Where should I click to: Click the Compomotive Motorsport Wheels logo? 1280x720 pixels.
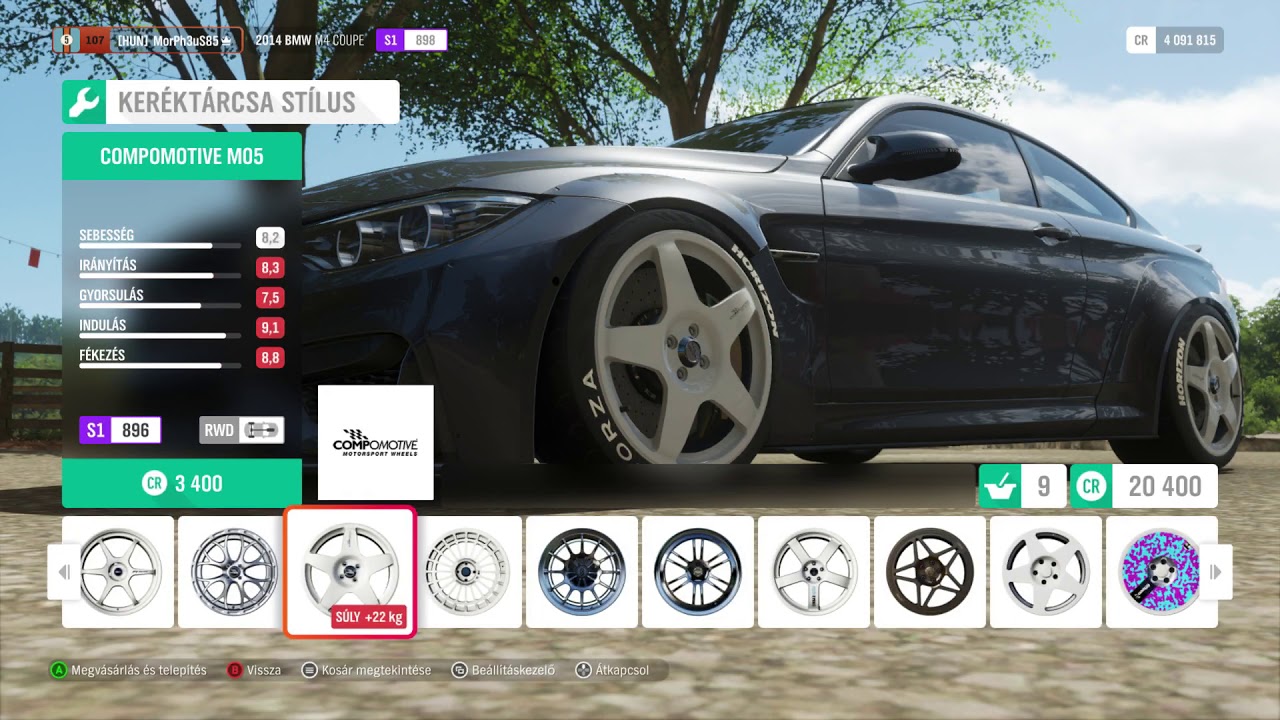pyautogui.click(x=375, y=443)
